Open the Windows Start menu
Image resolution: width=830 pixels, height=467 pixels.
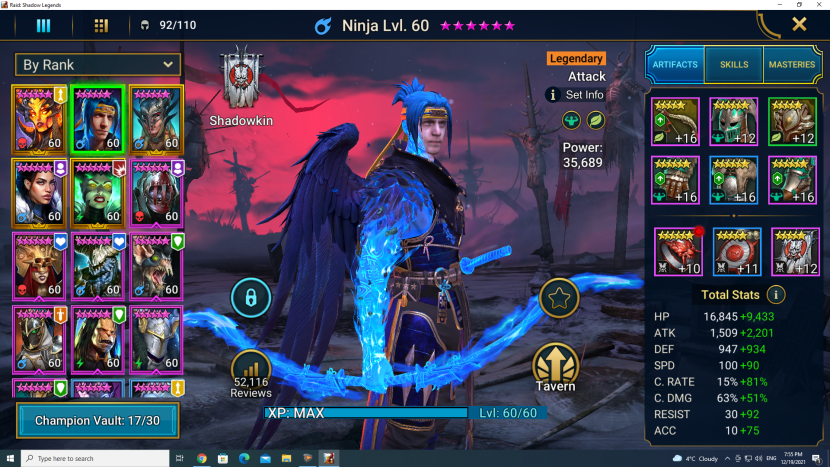coord(9,458)
